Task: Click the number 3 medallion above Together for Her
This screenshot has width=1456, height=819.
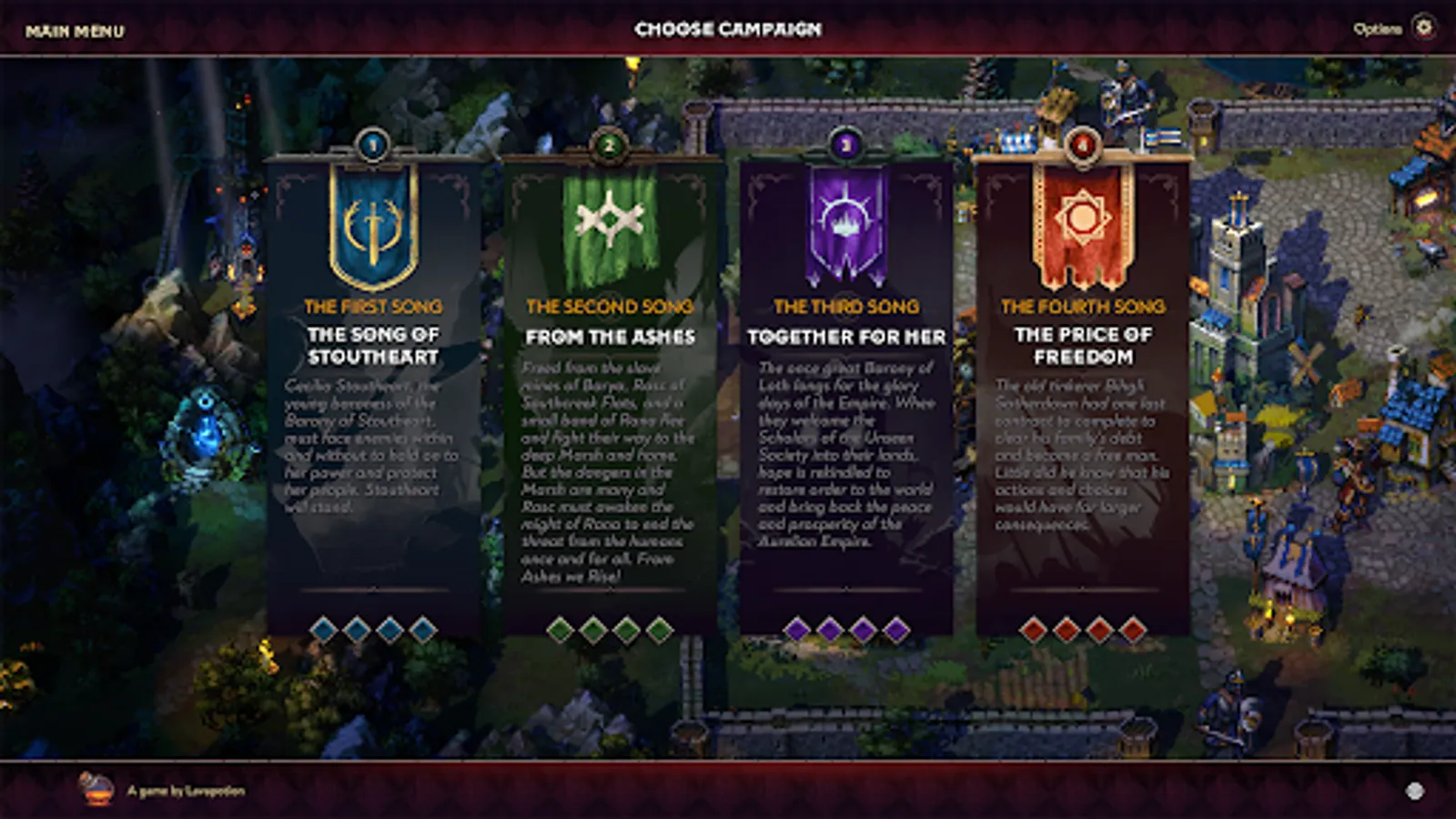Action: coord(845,146)
